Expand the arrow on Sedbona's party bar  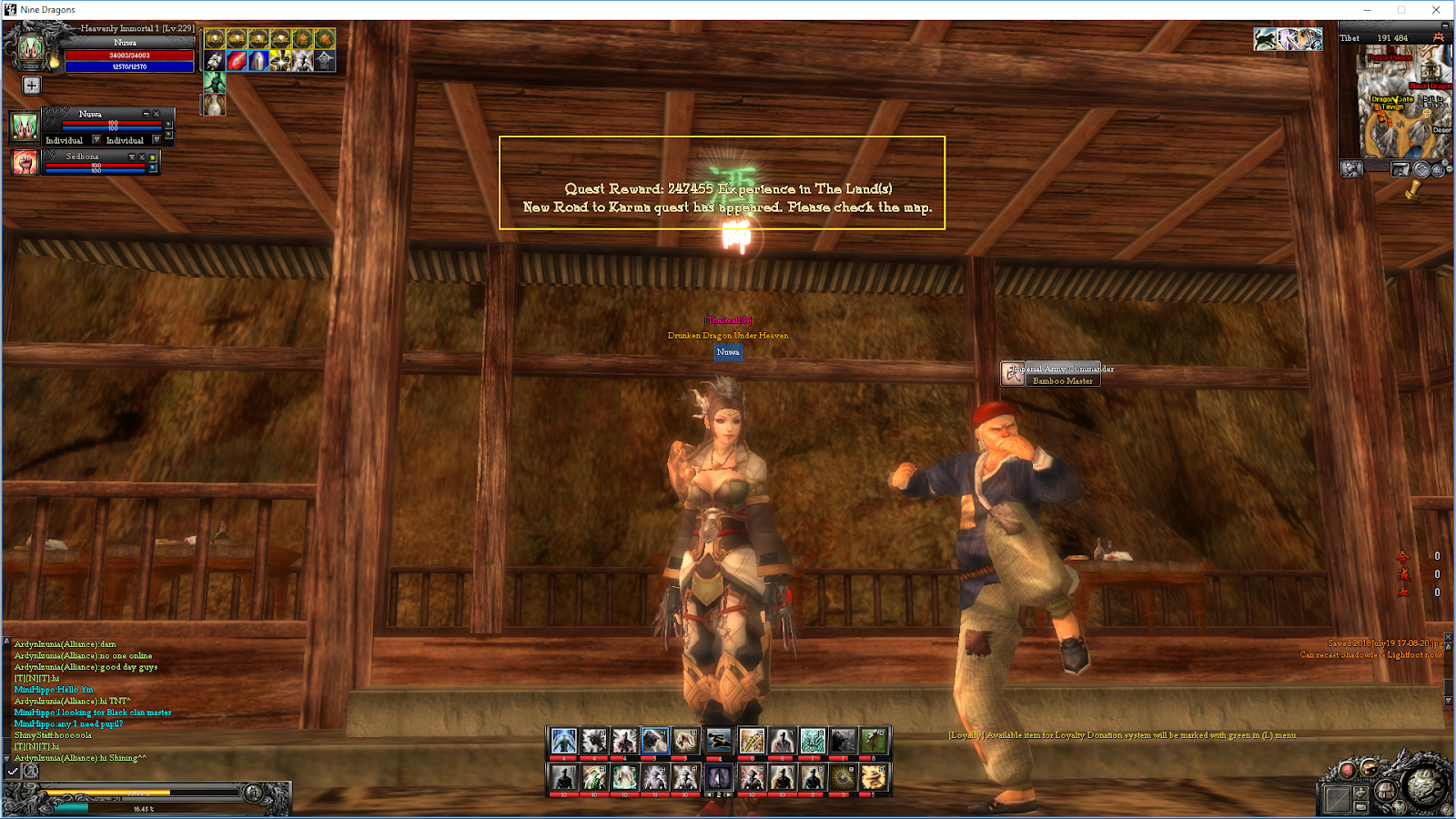point(132,157)
